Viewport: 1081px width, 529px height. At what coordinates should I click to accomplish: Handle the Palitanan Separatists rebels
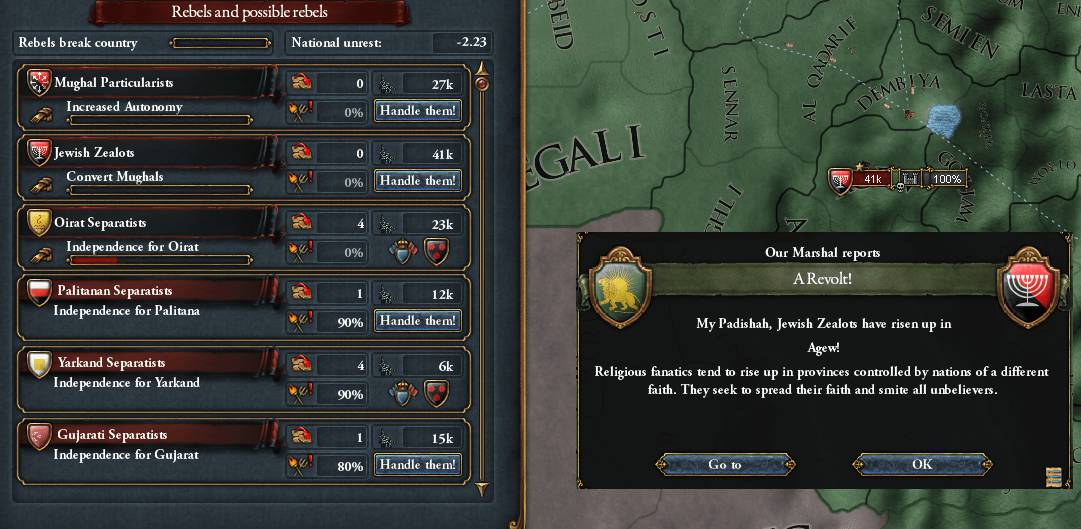[417, 321]
